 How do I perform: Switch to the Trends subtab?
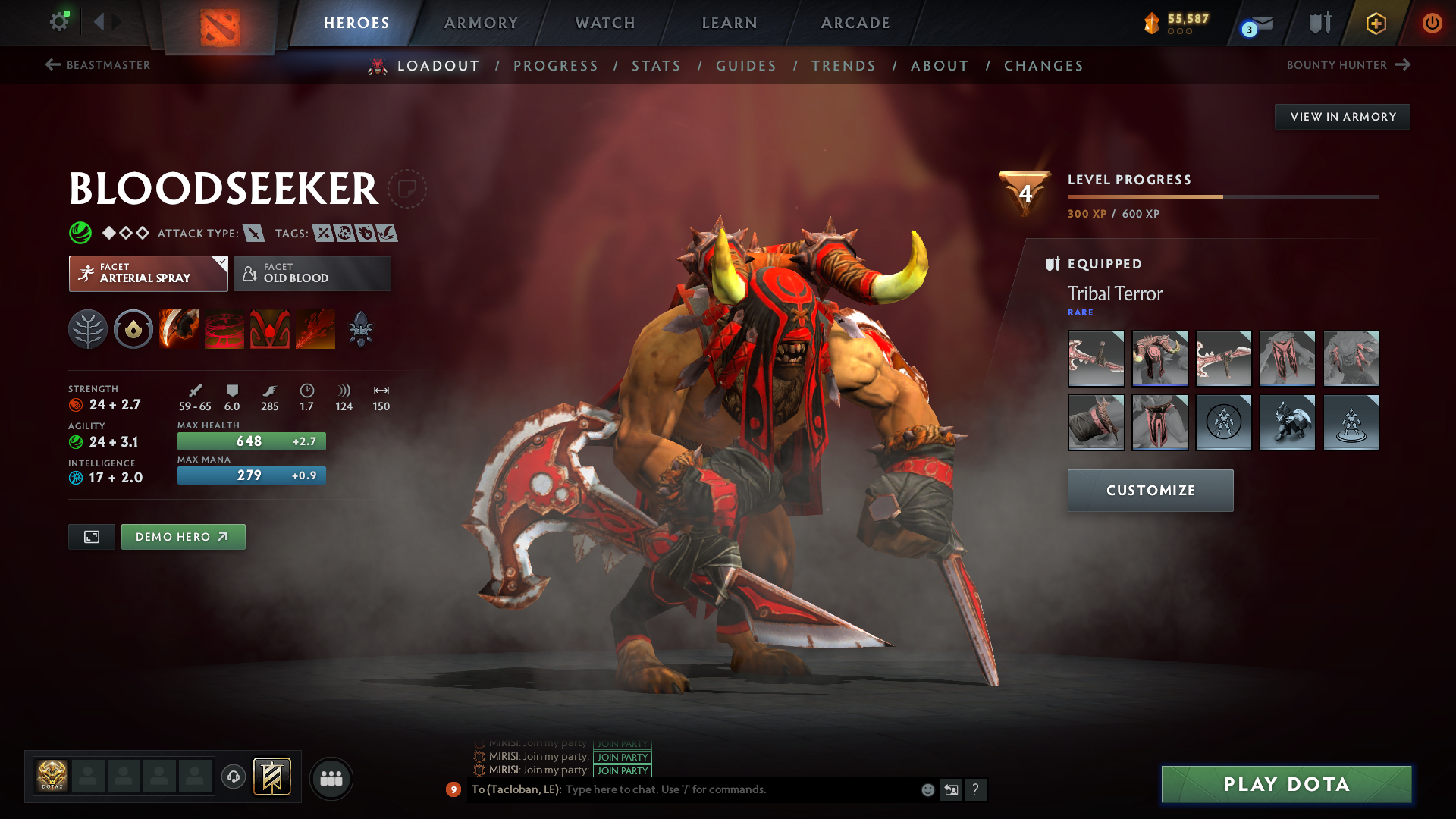click(x=843, y=66)
